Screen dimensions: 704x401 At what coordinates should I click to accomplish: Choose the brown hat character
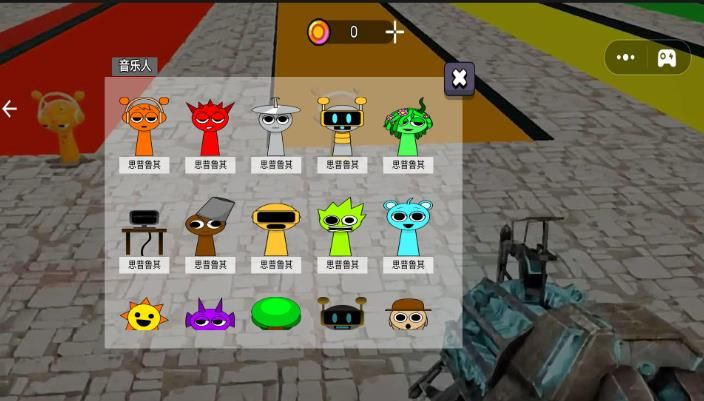408,315
